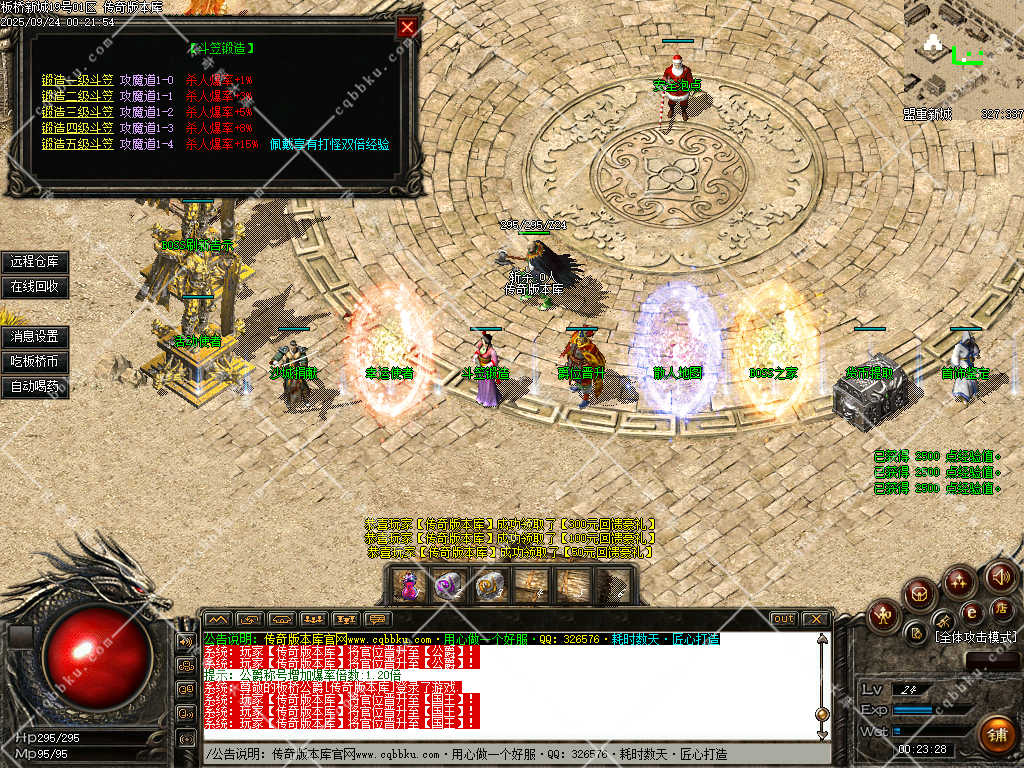Image resolution: width=1024 pixels, height=768 pixels.
Task: Open 消息设置 message settings
Action: (35, 336)
